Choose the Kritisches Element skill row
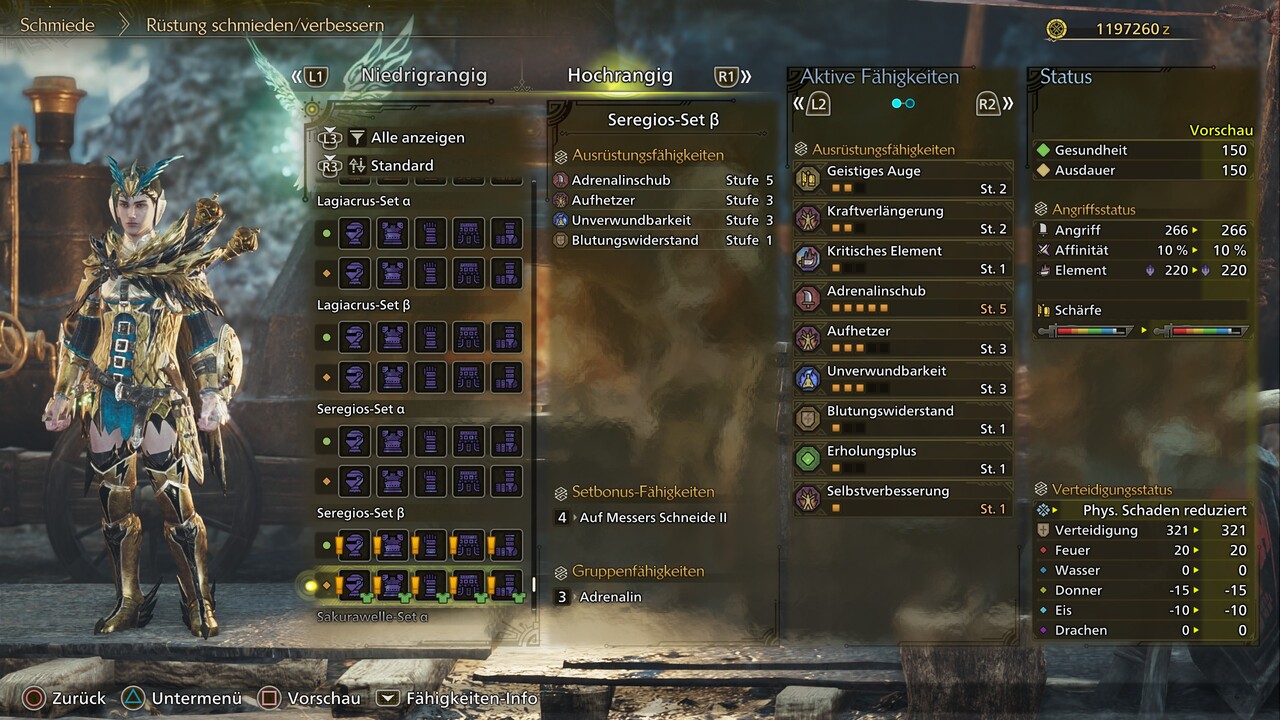Viewport: 1280px width, 720px height. pyautogui.click(x=903, y=259)
